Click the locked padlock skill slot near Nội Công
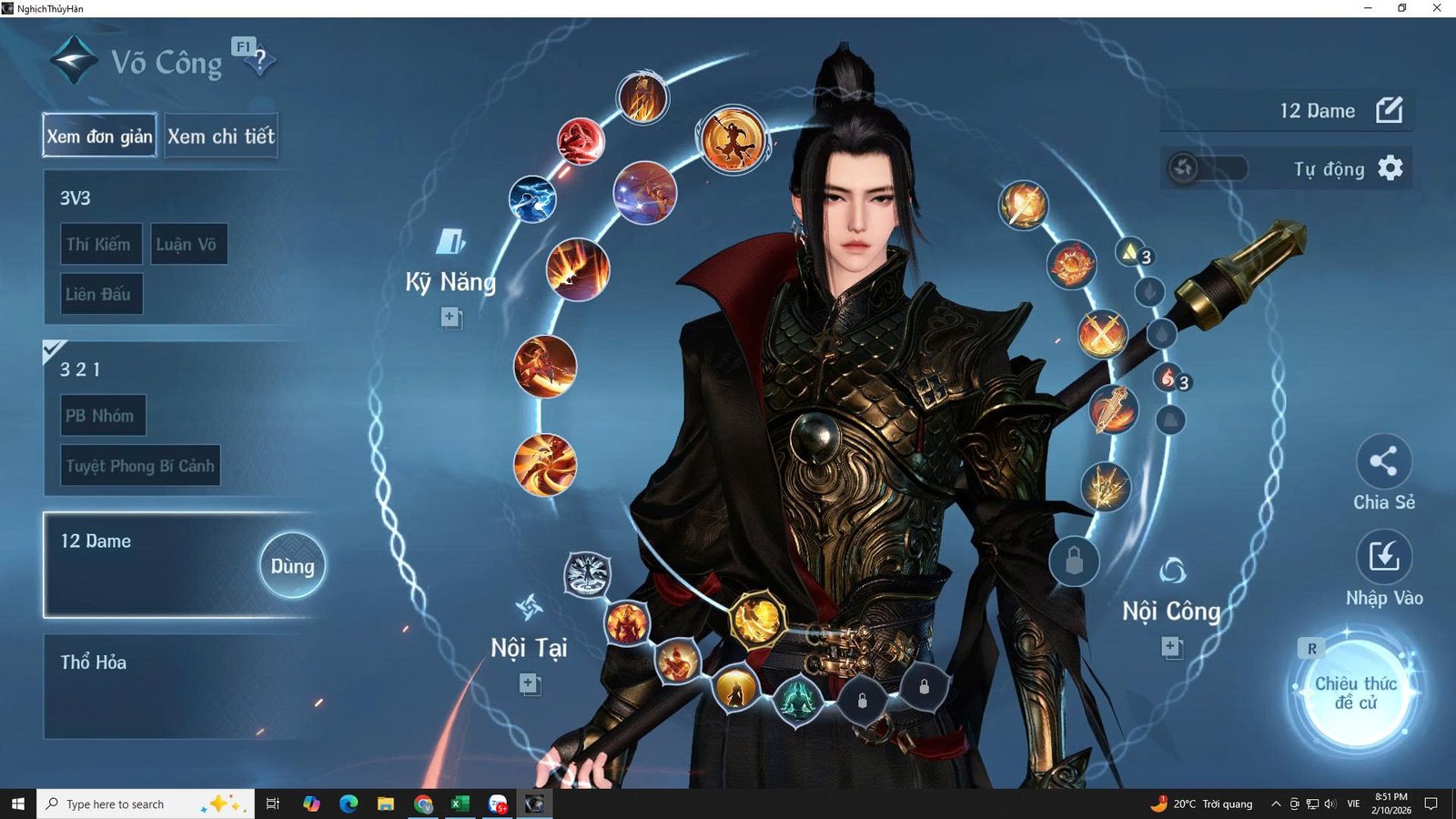This screenshot has height=819, width=1456. click(1074, 561)
